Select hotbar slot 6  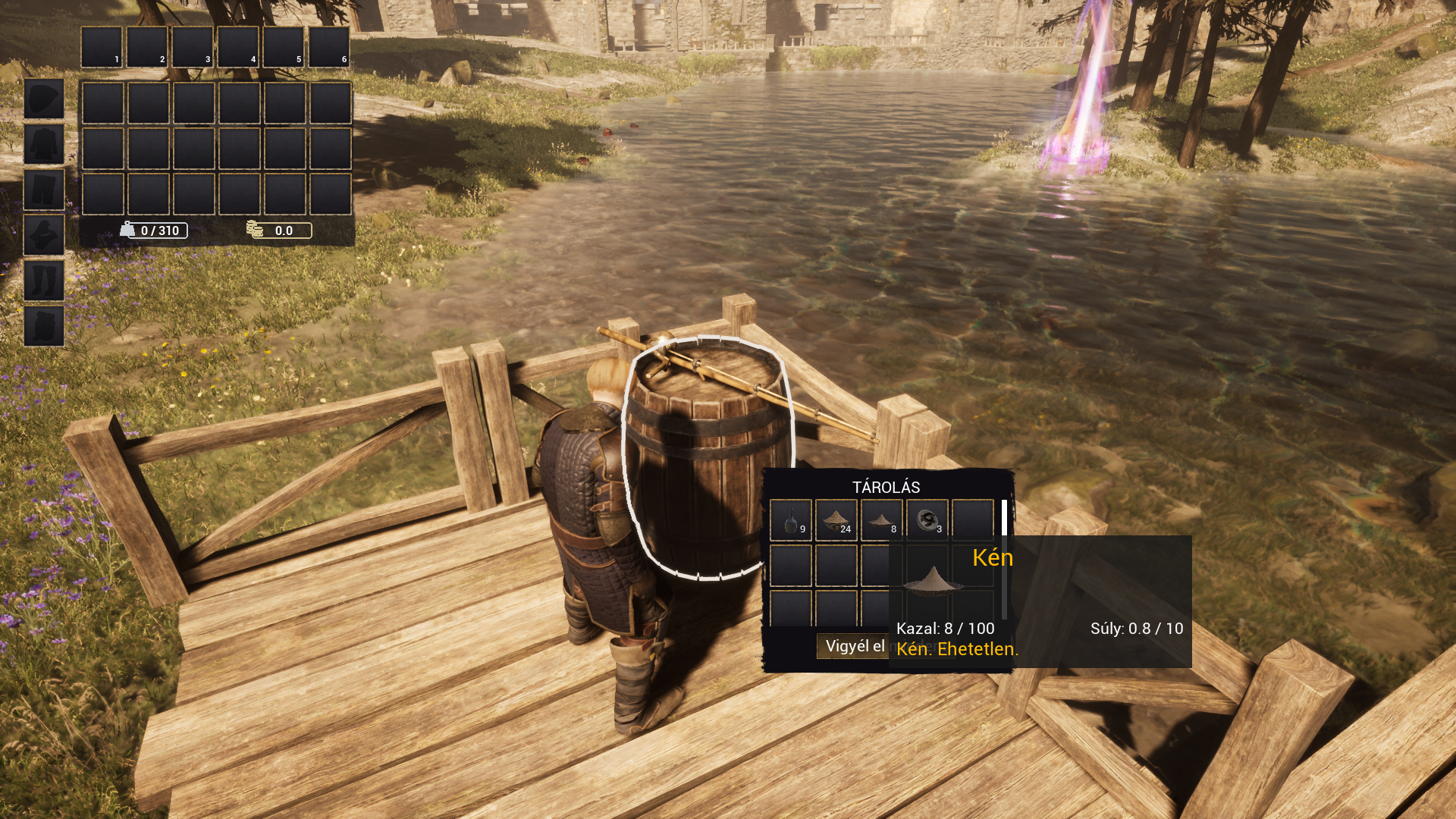pos(329,47)
